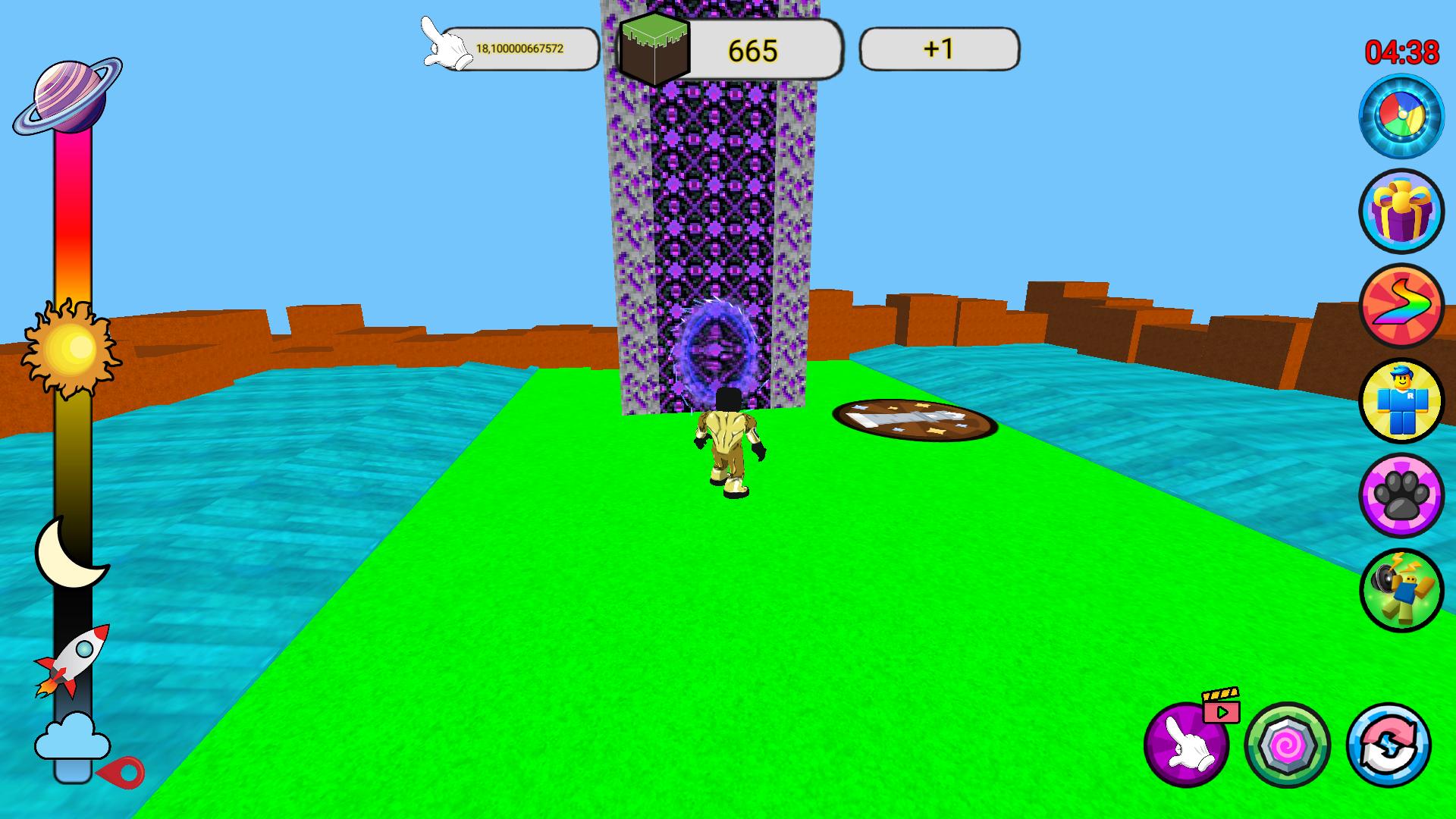1456x819 pixels.
Task: Click the +1 boost button
Action: coord(938,49)
